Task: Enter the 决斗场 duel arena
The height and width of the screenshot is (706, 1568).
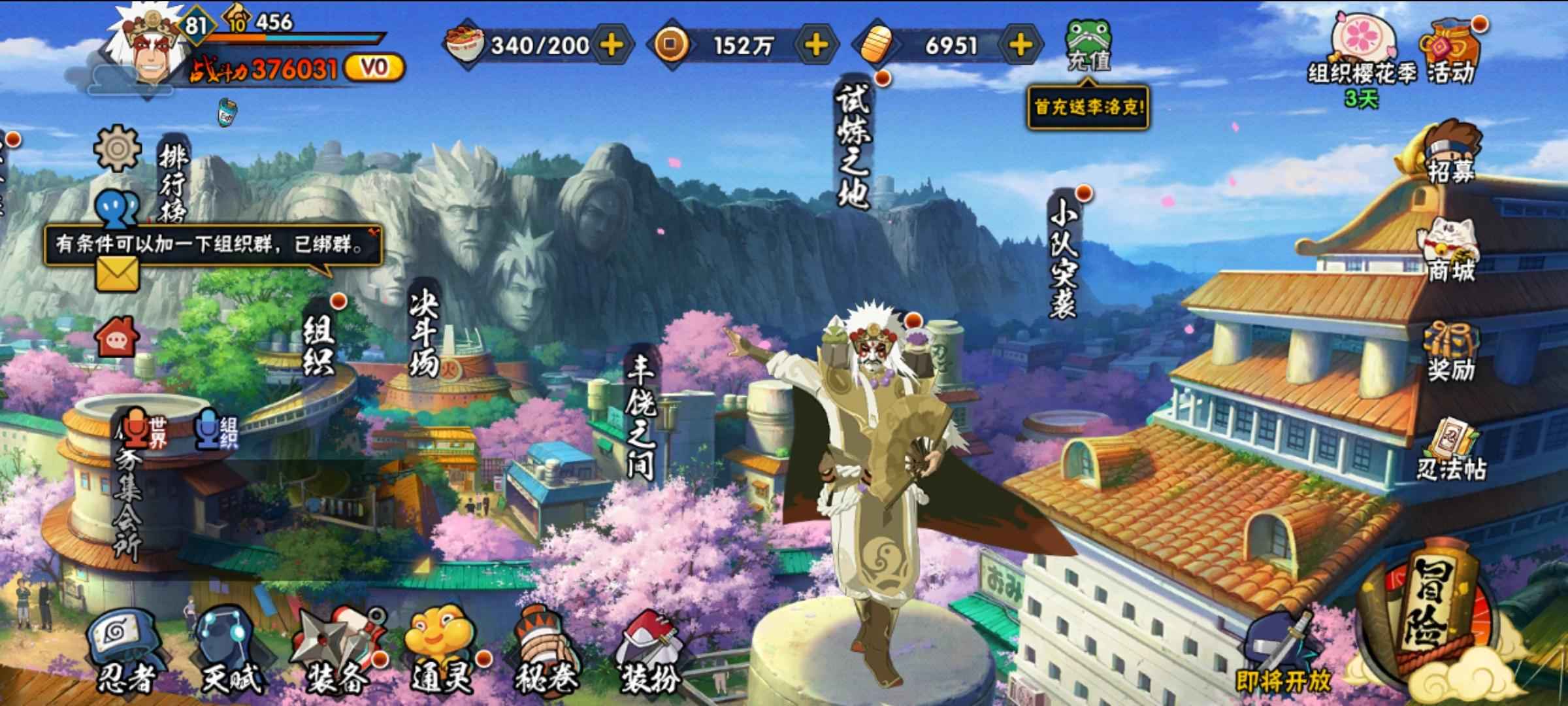Action: tap(425, 333)
